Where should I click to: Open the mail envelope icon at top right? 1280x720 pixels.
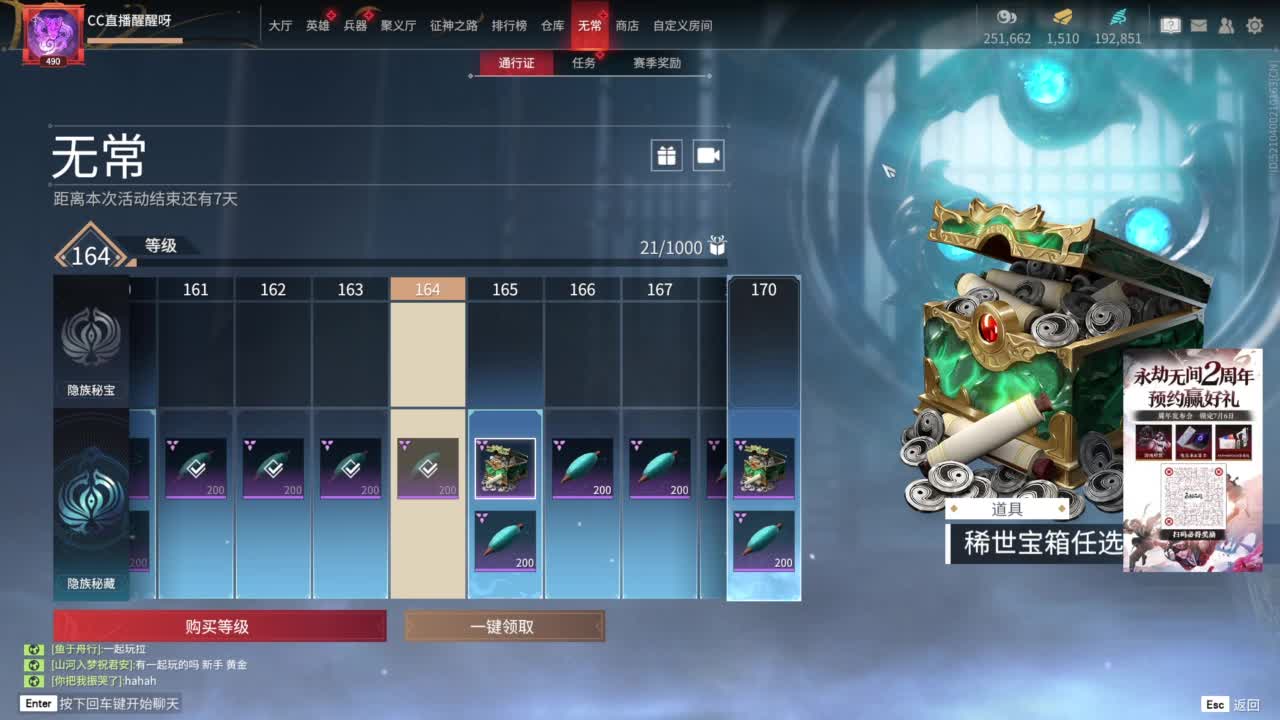(x=1199, y=25)
